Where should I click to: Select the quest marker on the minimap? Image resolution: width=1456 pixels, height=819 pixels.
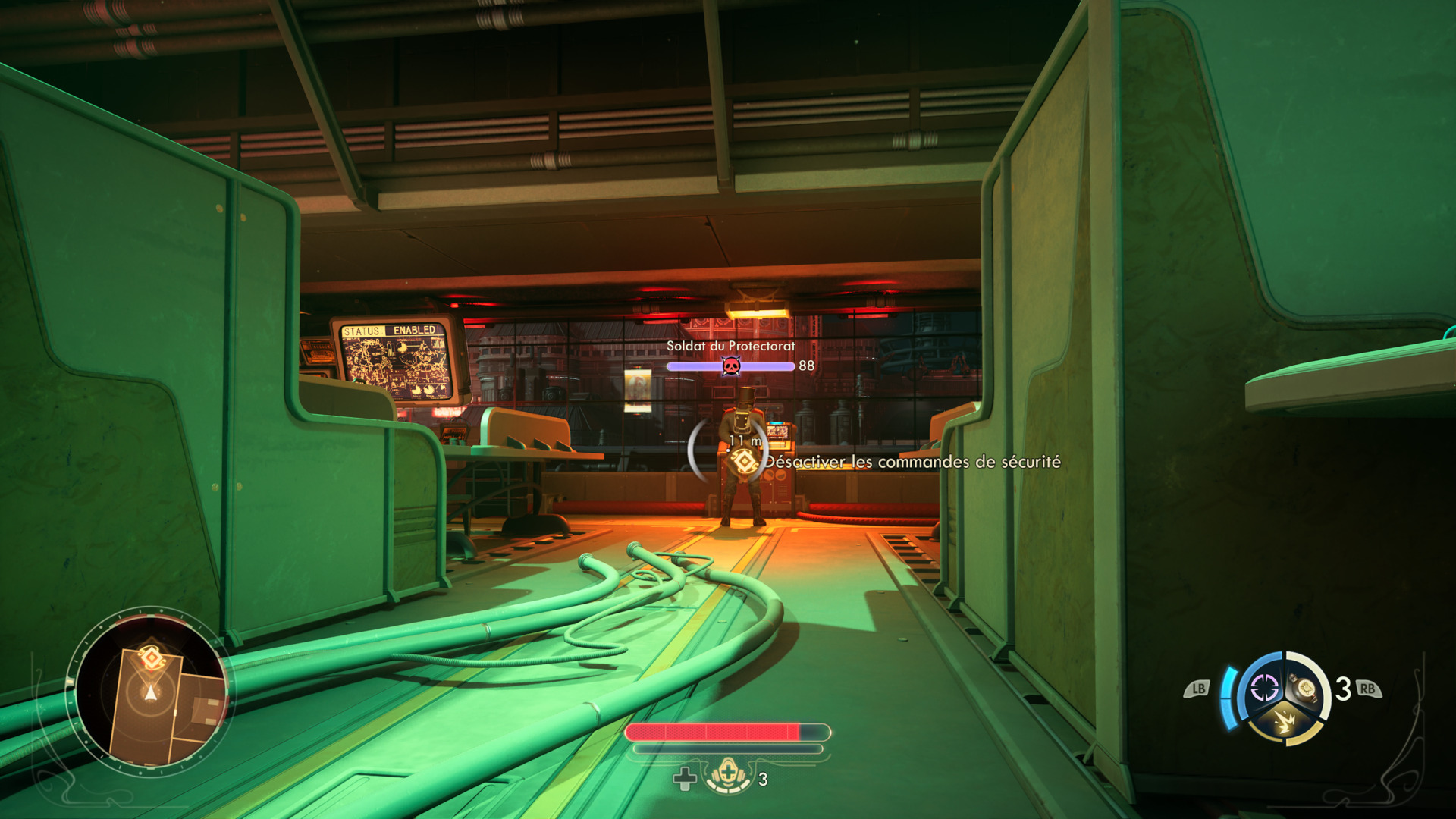coord(151,657)
